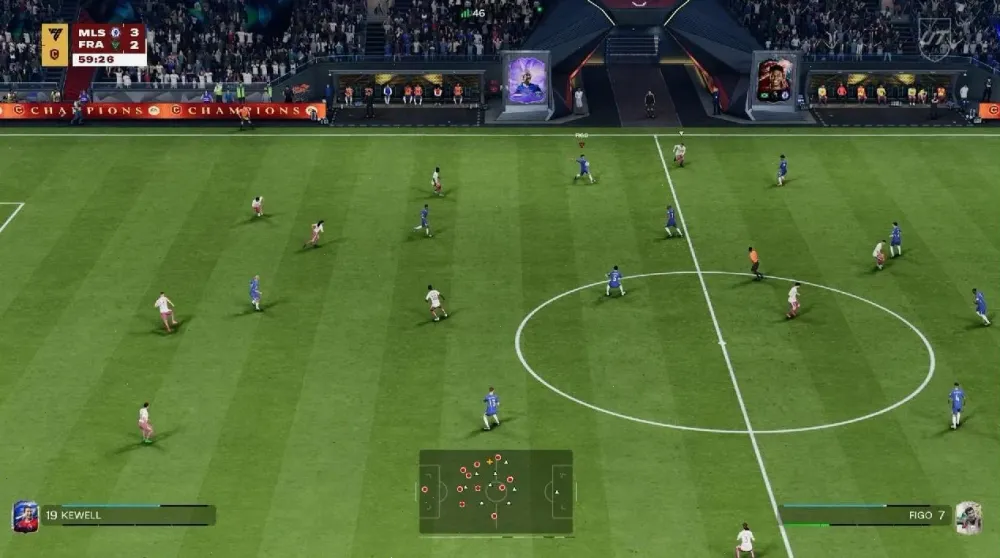Select the Figo player portrait
The width and height of the screenshot is (1000, 558).
click(x=967, y=516)
